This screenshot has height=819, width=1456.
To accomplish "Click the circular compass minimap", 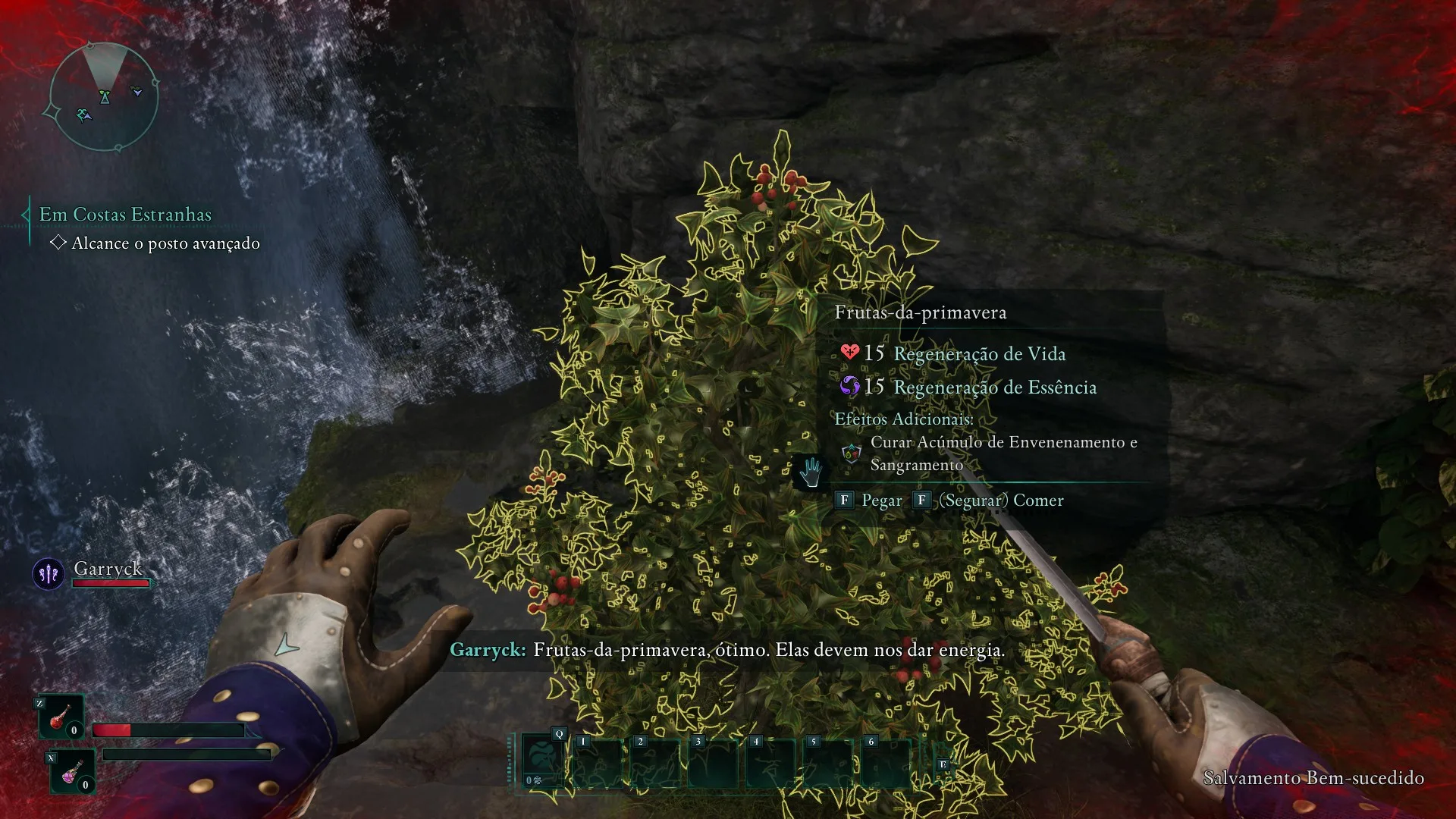I will click(104, 97).
